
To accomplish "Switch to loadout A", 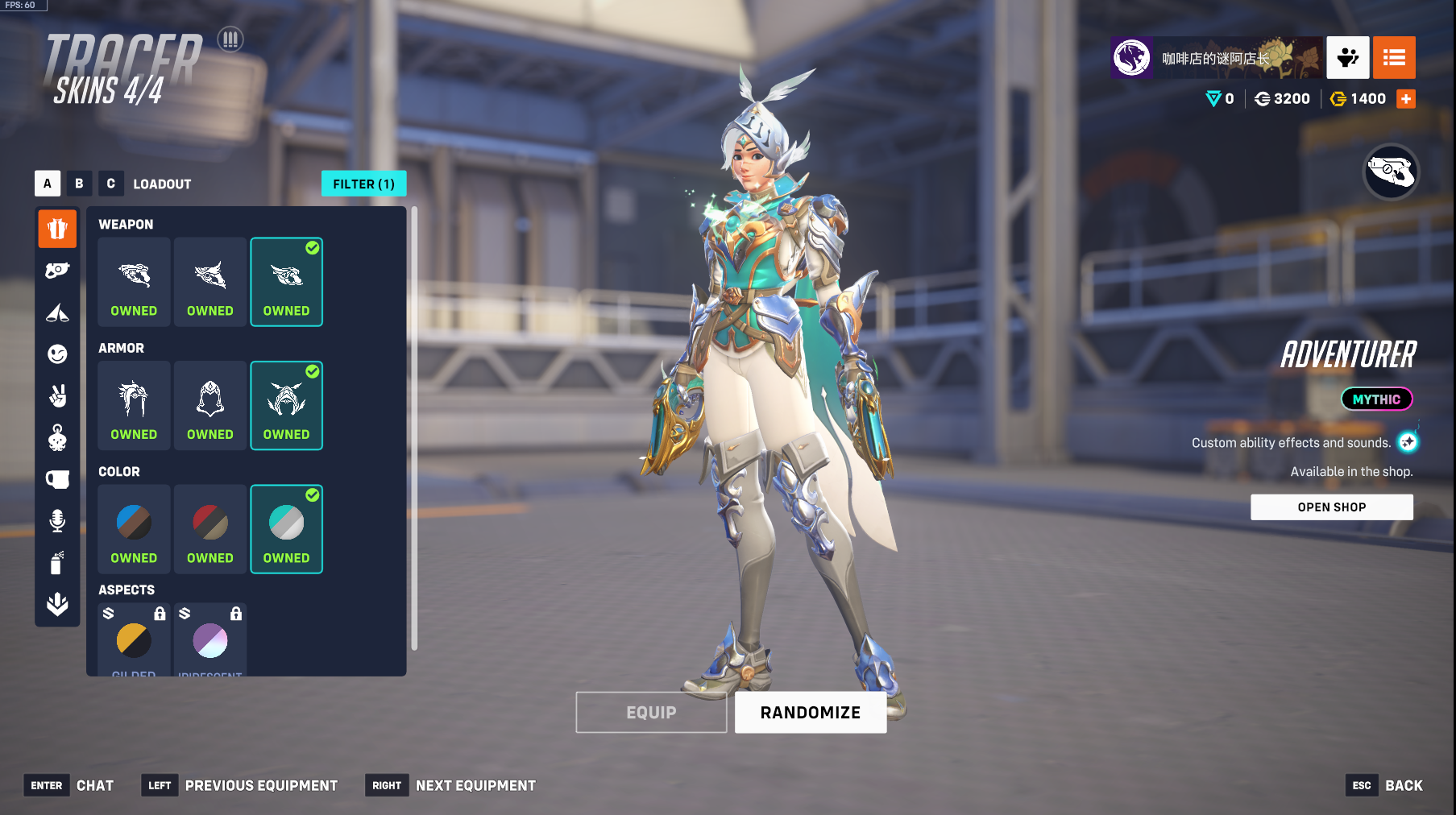I will pos(48,184).
